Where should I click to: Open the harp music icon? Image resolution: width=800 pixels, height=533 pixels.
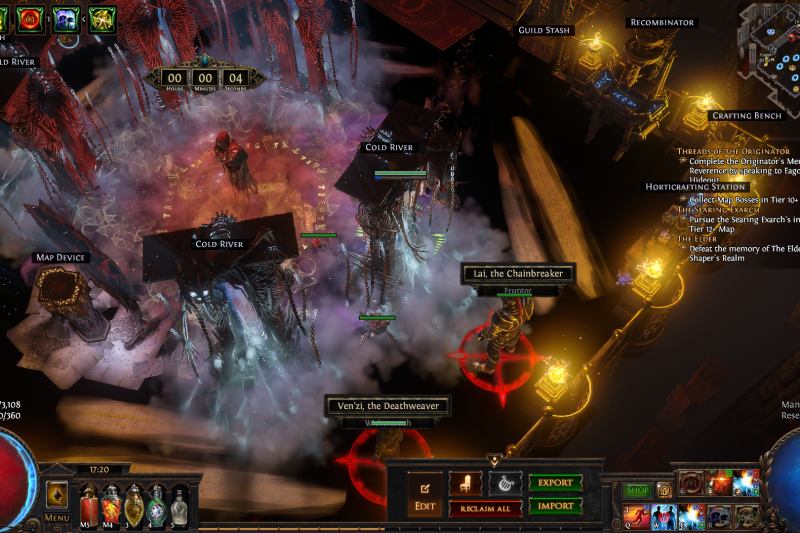505,484
